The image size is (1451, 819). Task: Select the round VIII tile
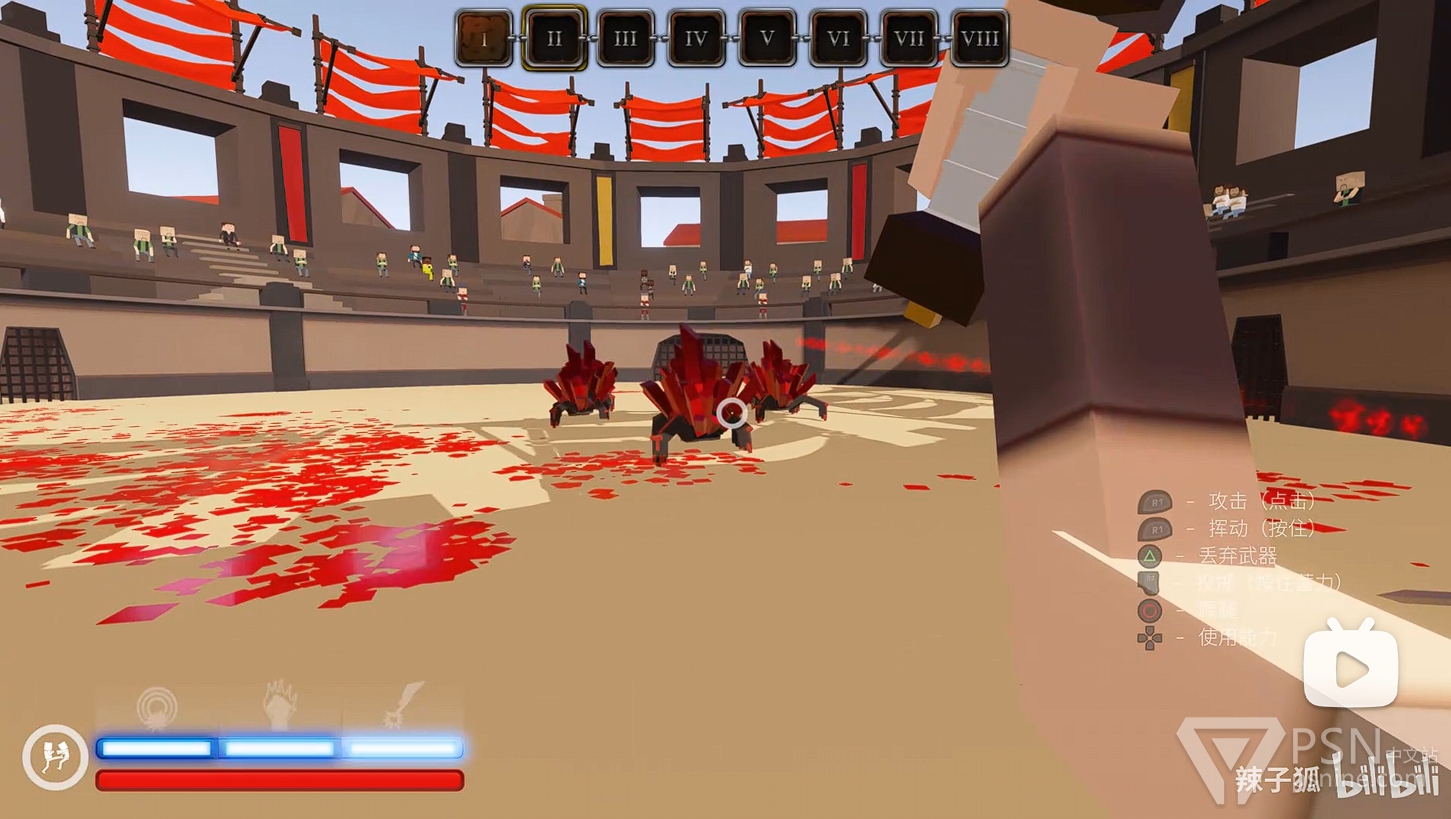pyautogui.click(x=980, y=39)
